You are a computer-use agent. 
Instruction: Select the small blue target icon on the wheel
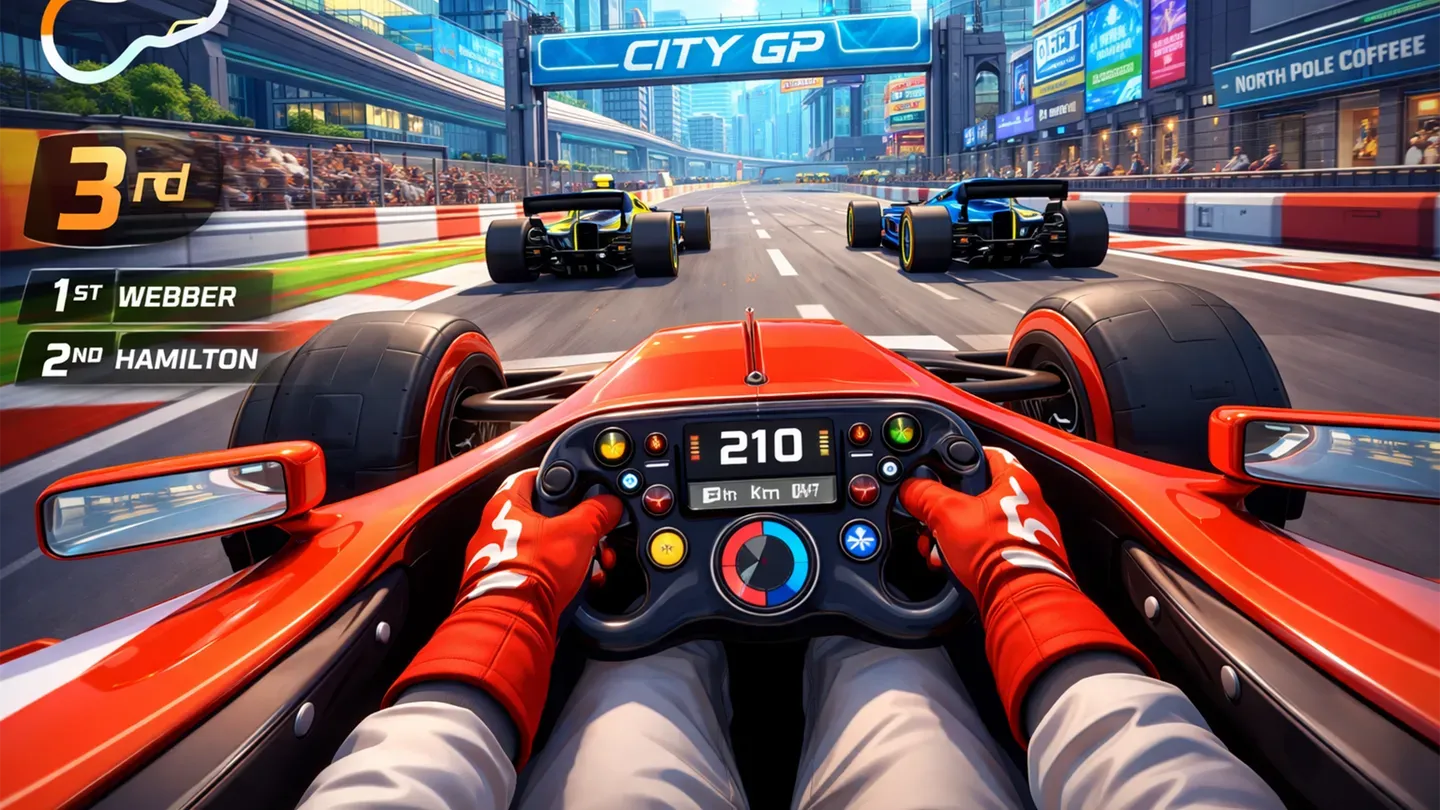click(888, 467)
